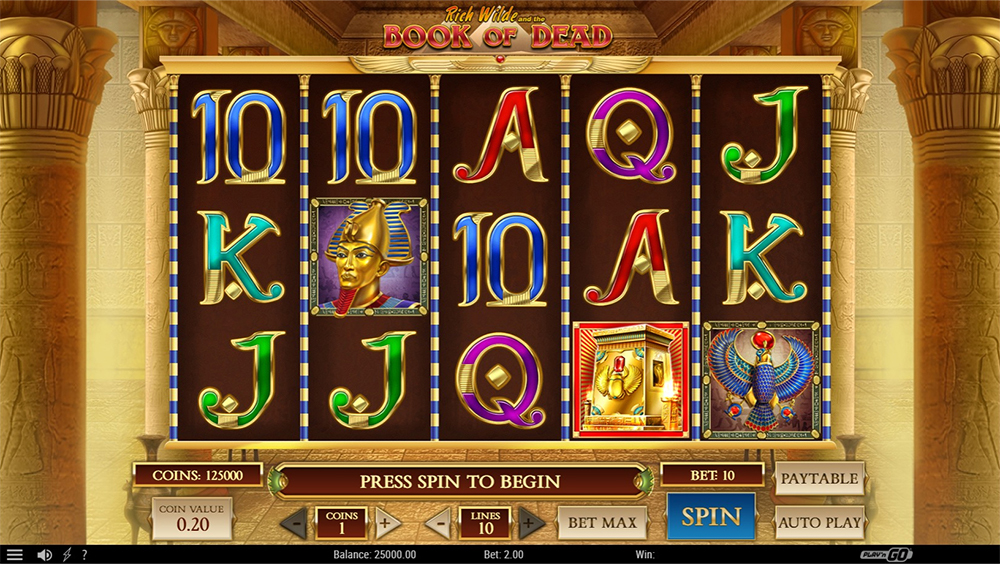Screen dimensions: 1000x564
Task: Toggle the sound speaker icon
Action: click(44, 555)
